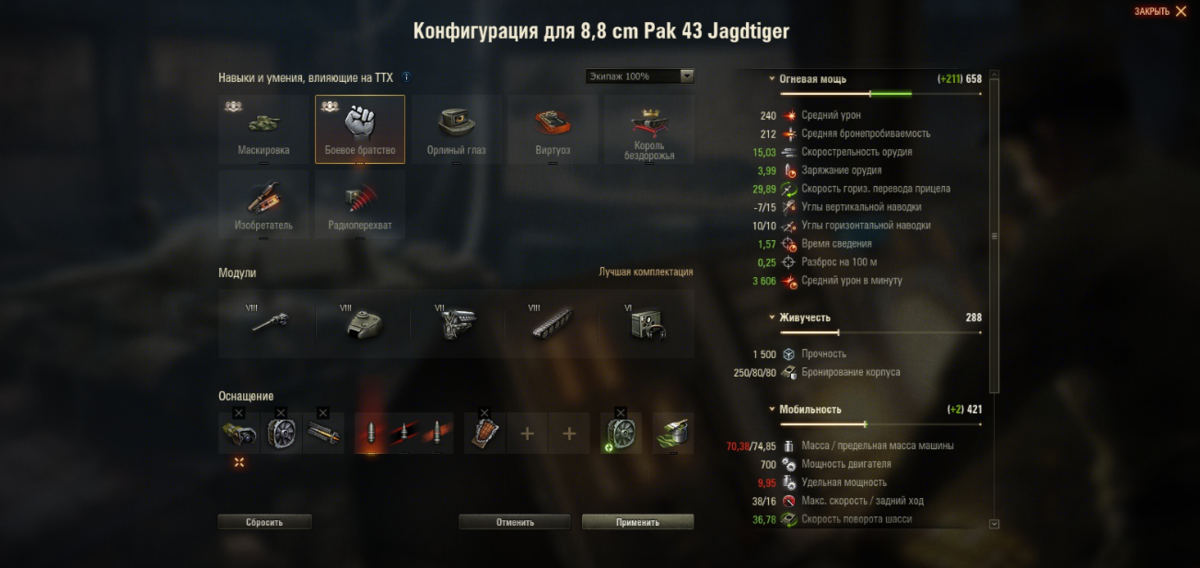Collapse the Живучесть section
The width and height of the screenshot is (1200, 568).
coord(771,318)
